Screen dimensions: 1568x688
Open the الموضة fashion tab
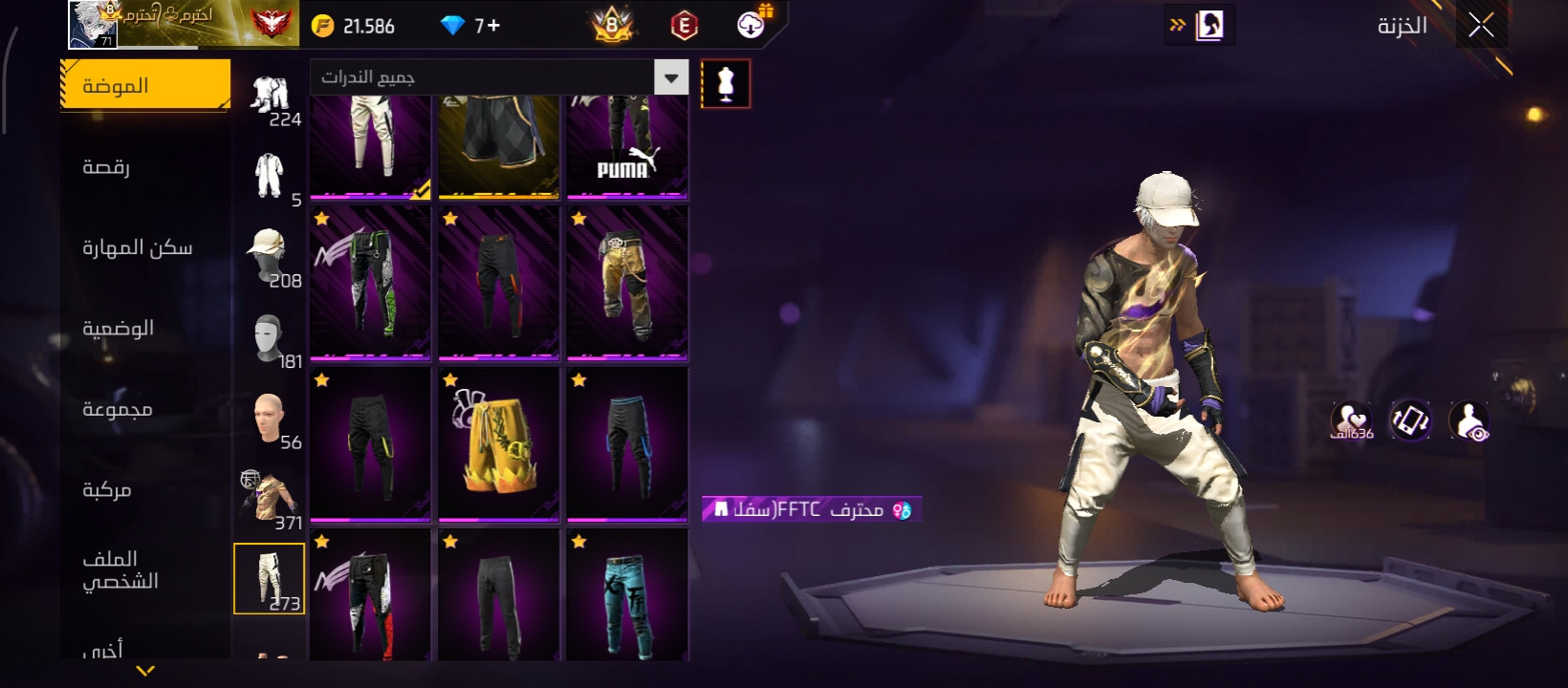[145, 85]
